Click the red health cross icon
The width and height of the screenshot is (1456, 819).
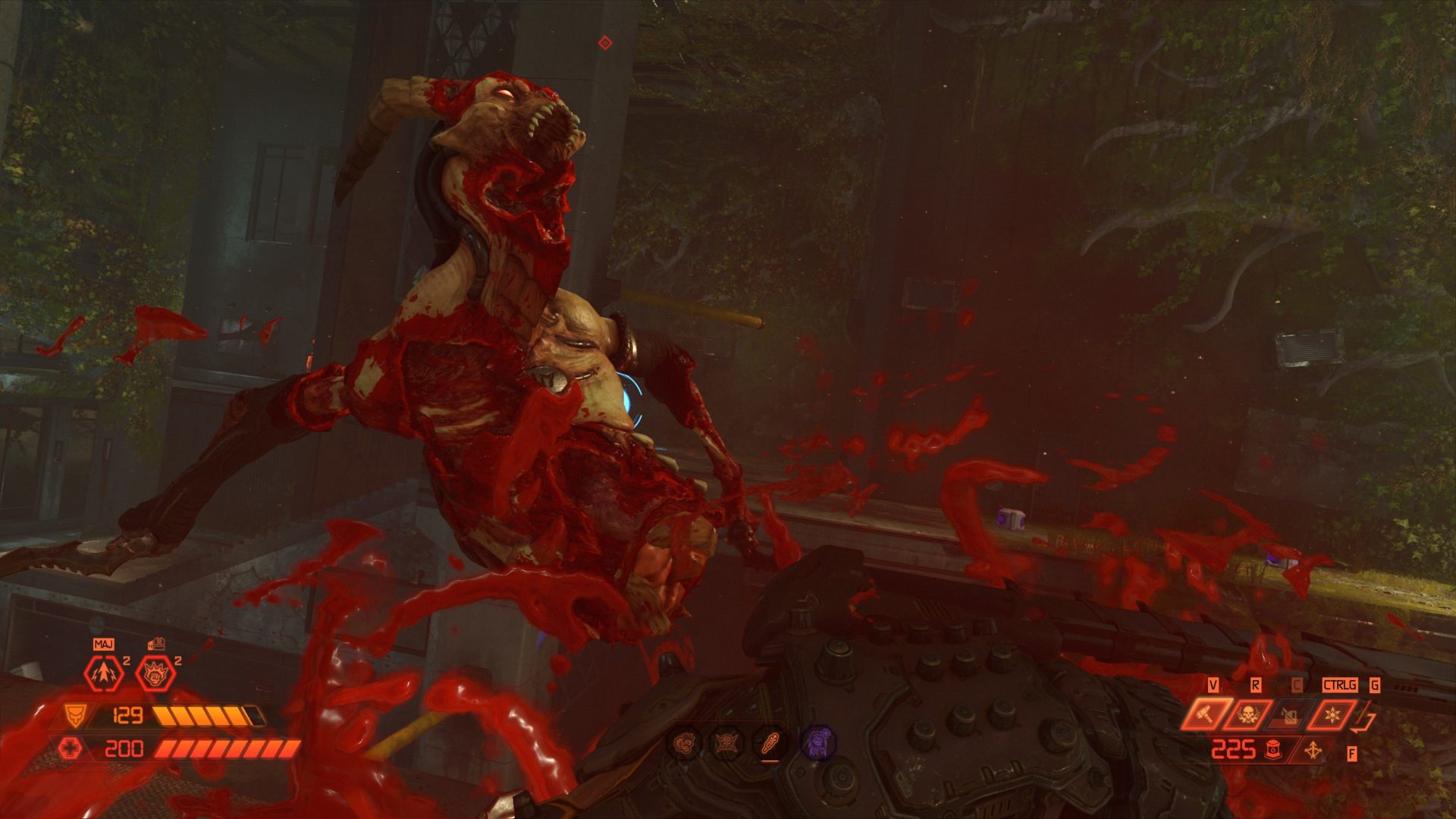70,749
